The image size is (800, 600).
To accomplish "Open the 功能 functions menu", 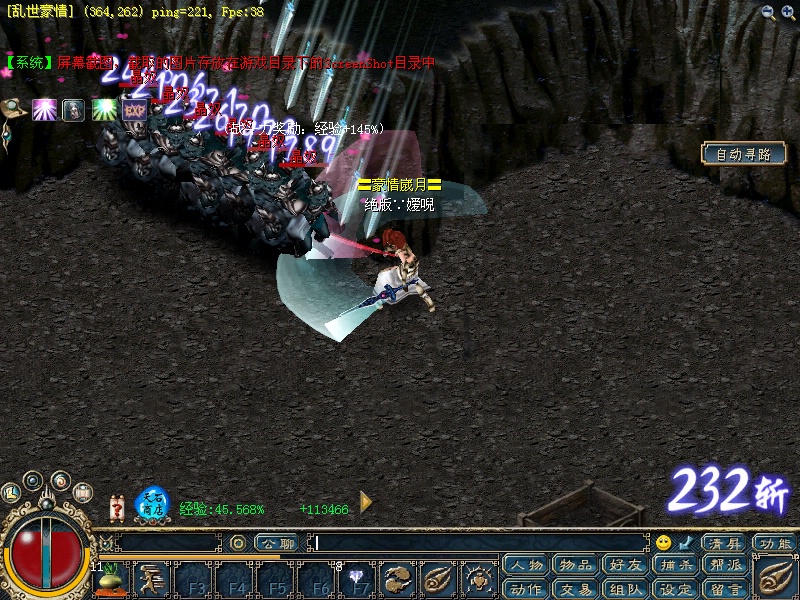I will [x=774, y=543].
